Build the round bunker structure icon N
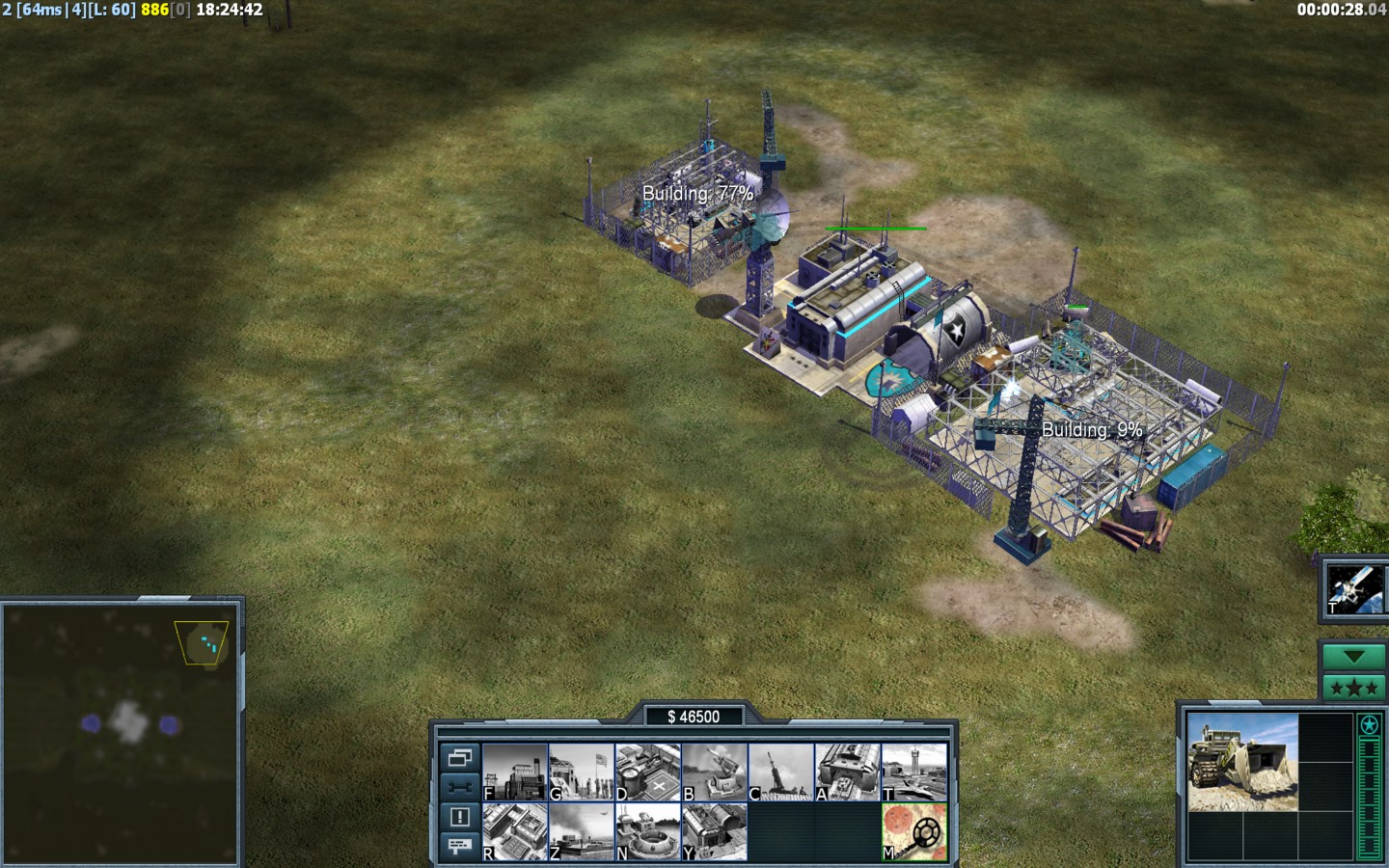Image resolution: width=1389 pixels, height=868 pixels. [x=648, y=831]
